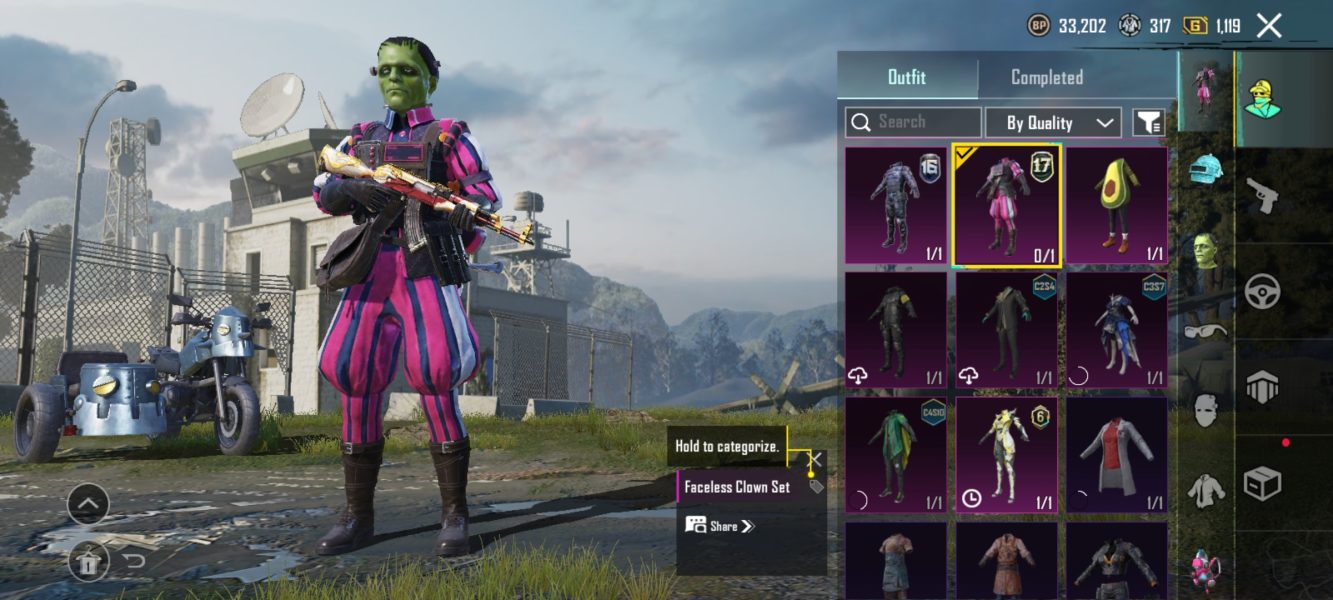
Task: Open the outfit filter options
Action: 1148,122
